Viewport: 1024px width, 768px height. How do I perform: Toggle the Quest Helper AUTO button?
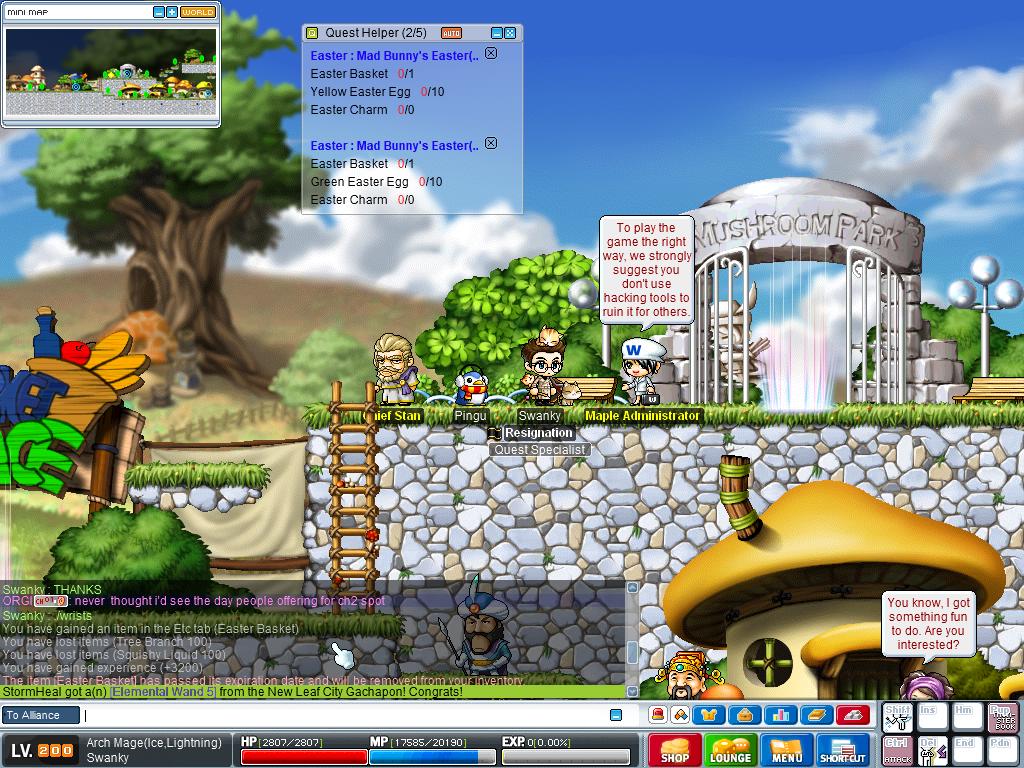[x=451, y=33]
